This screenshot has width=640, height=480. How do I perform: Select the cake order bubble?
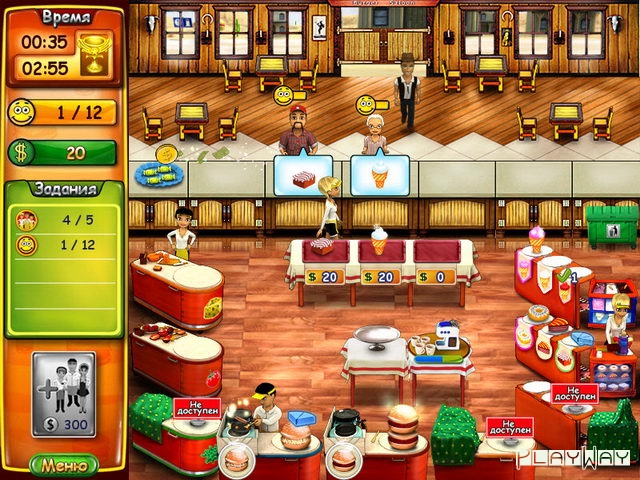point(302,175)
